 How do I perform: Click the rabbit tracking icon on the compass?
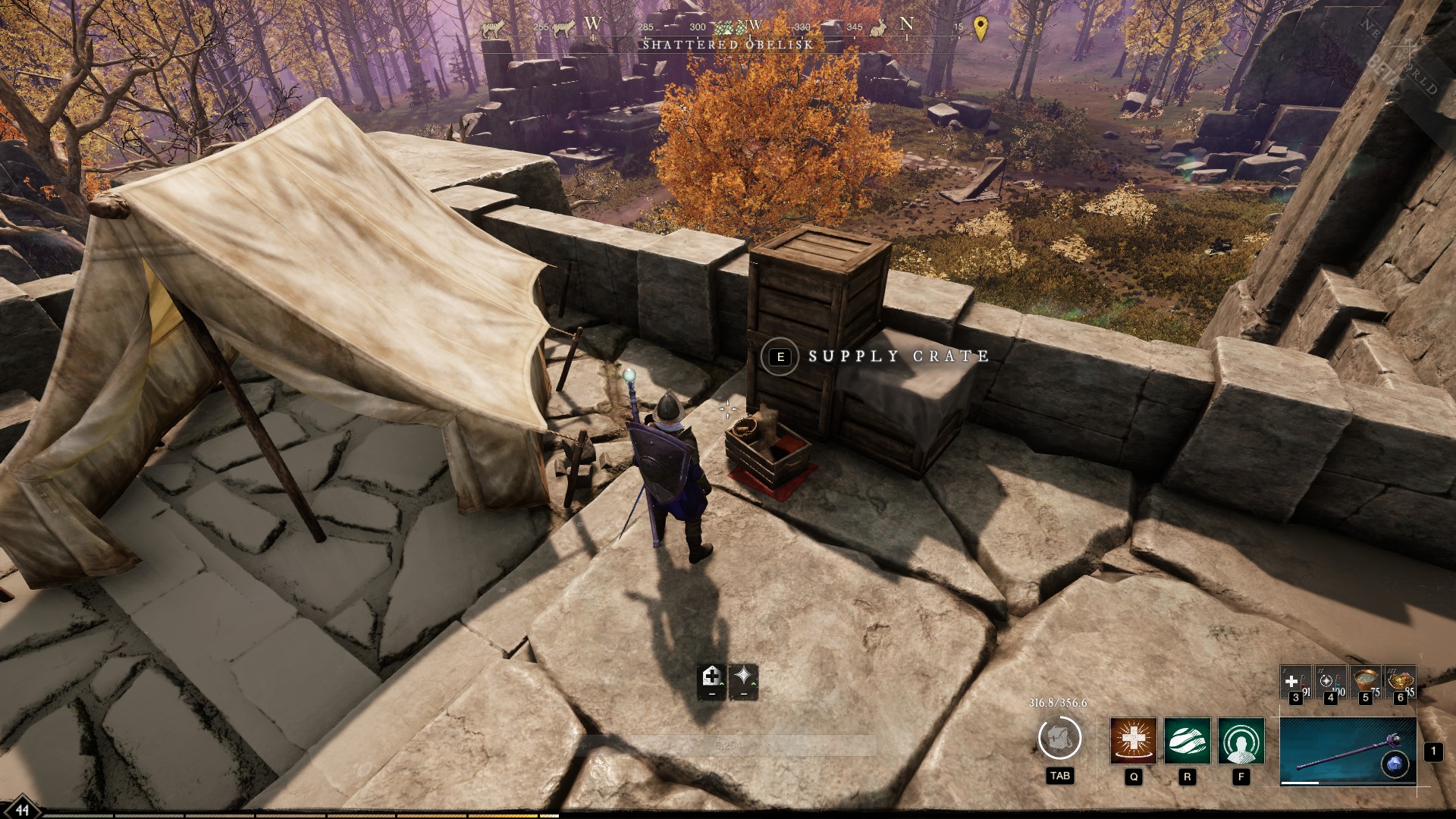[878, 28]
